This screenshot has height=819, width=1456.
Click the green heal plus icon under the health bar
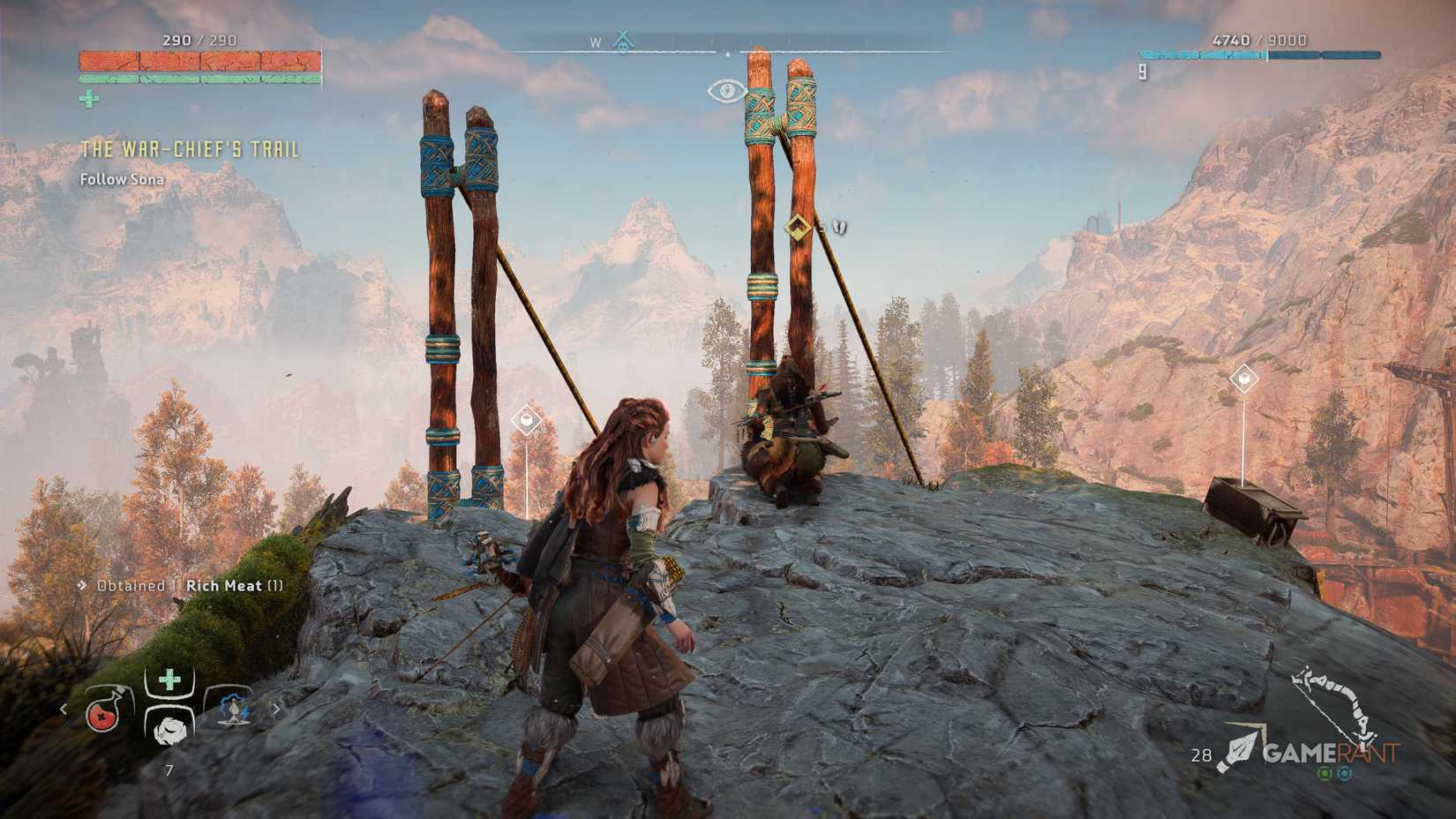coord(88,100)
